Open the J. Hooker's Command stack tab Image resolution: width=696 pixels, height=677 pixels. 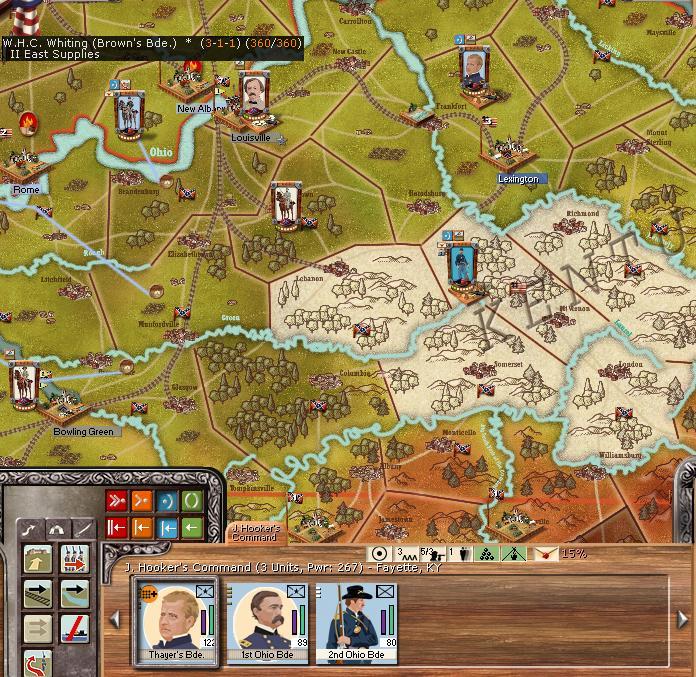(255, 531)
